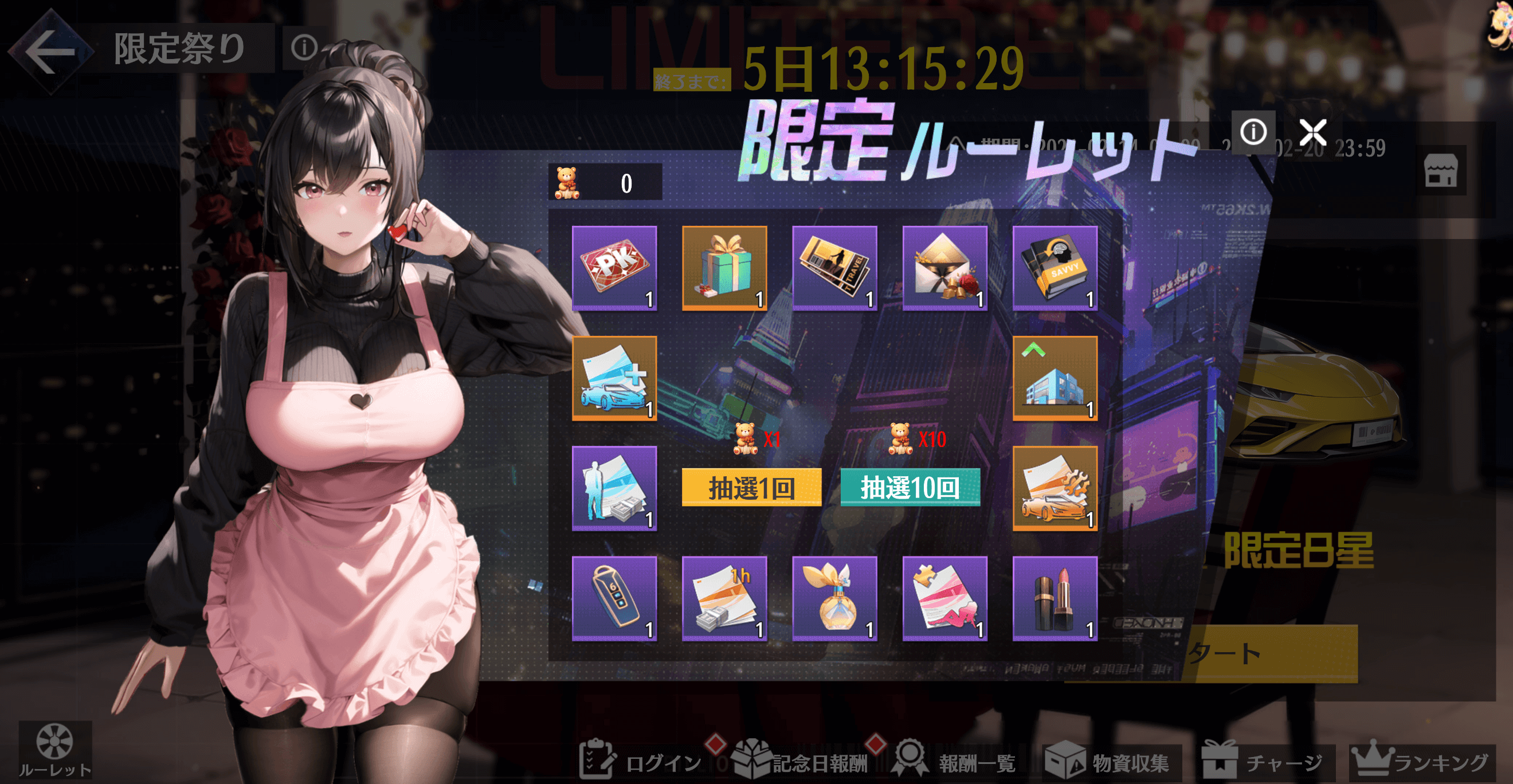Expand the blue car plus prize slot
Image resolution: width=1513 pixels, height=784 pixels.
click(614, 379)
